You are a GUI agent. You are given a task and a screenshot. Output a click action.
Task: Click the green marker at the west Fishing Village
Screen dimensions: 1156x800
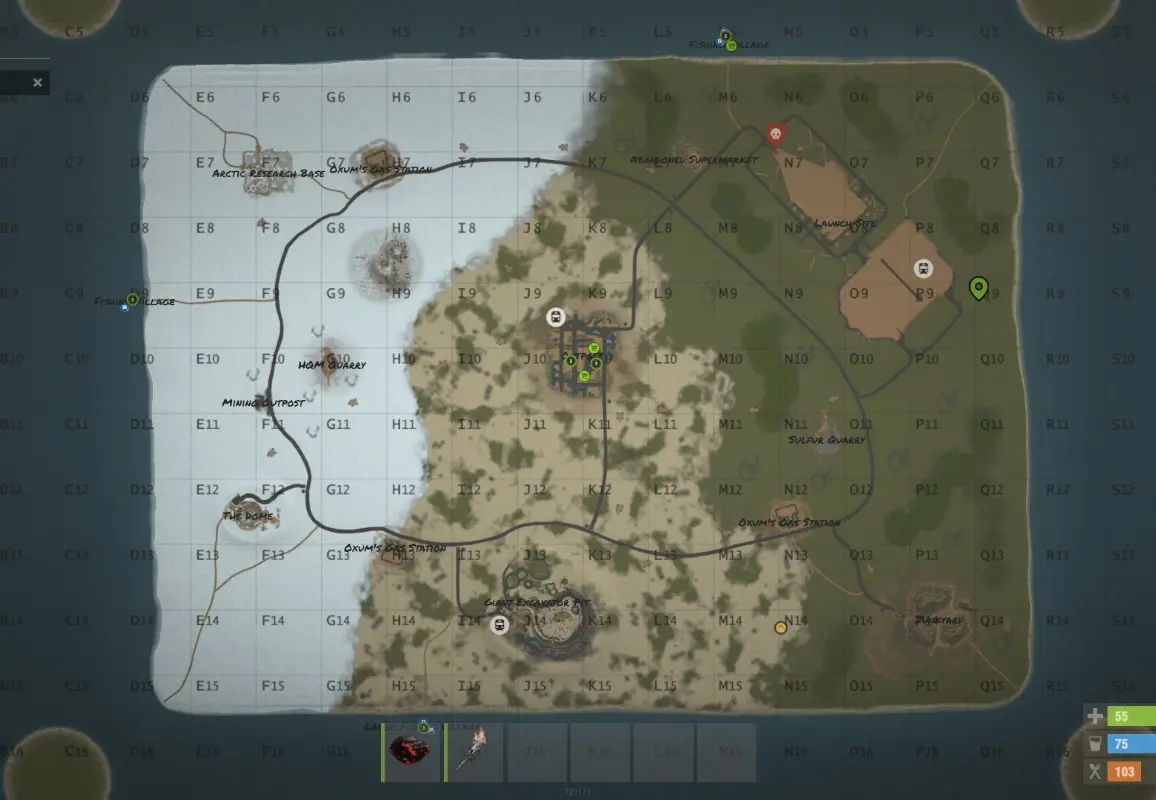point(132,299)
